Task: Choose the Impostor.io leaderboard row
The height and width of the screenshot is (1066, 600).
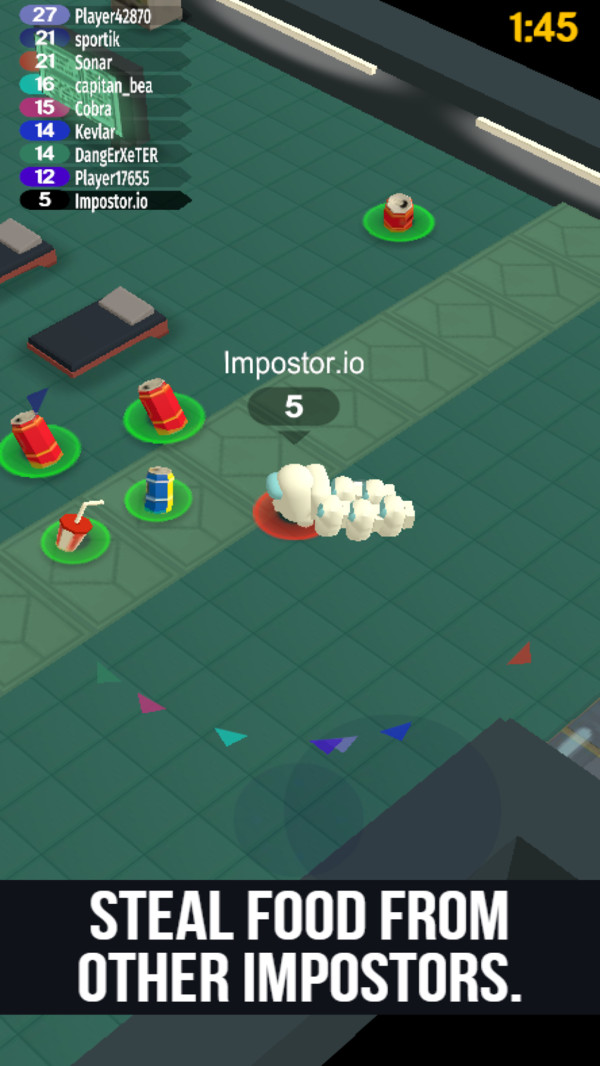Action: pos(104,200)
